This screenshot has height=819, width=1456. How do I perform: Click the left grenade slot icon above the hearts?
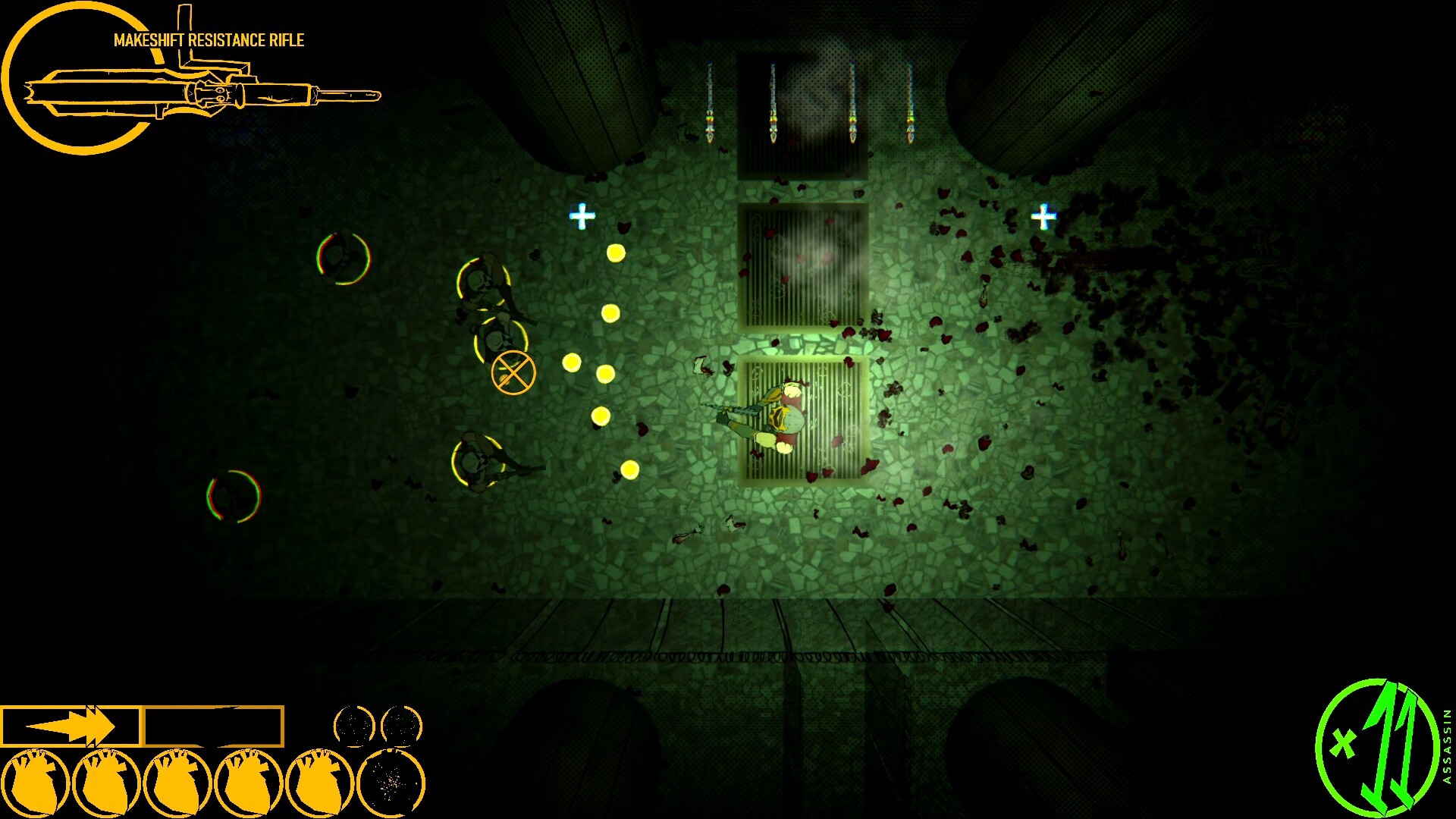pos(355,726)
